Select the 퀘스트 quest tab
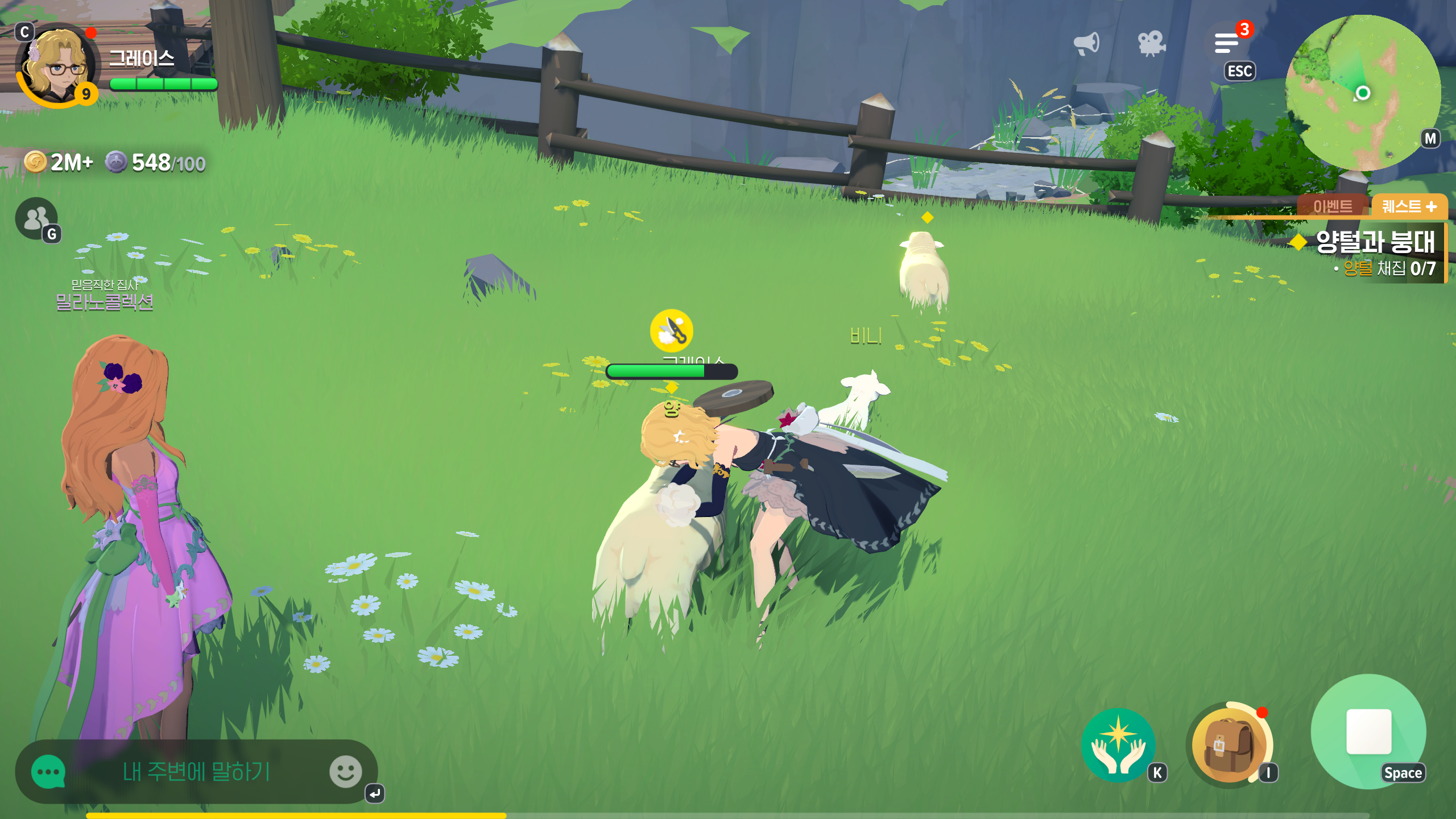The height and width of the screenshot is (819, 1456). [x=1409, y=206]
